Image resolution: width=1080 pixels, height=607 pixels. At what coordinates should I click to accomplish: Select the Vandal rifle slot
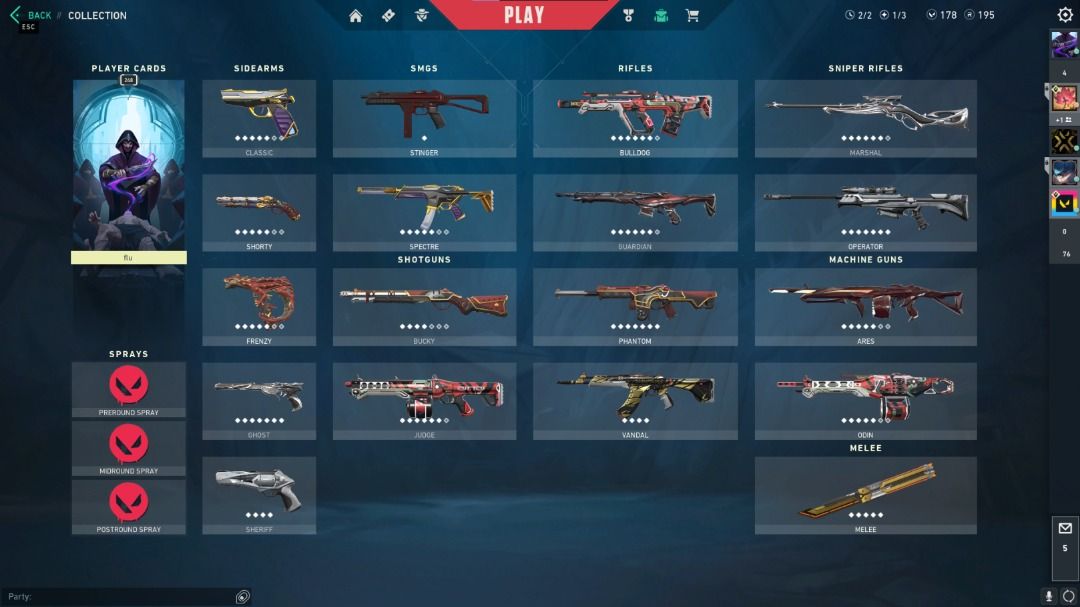tap(635, 400)
